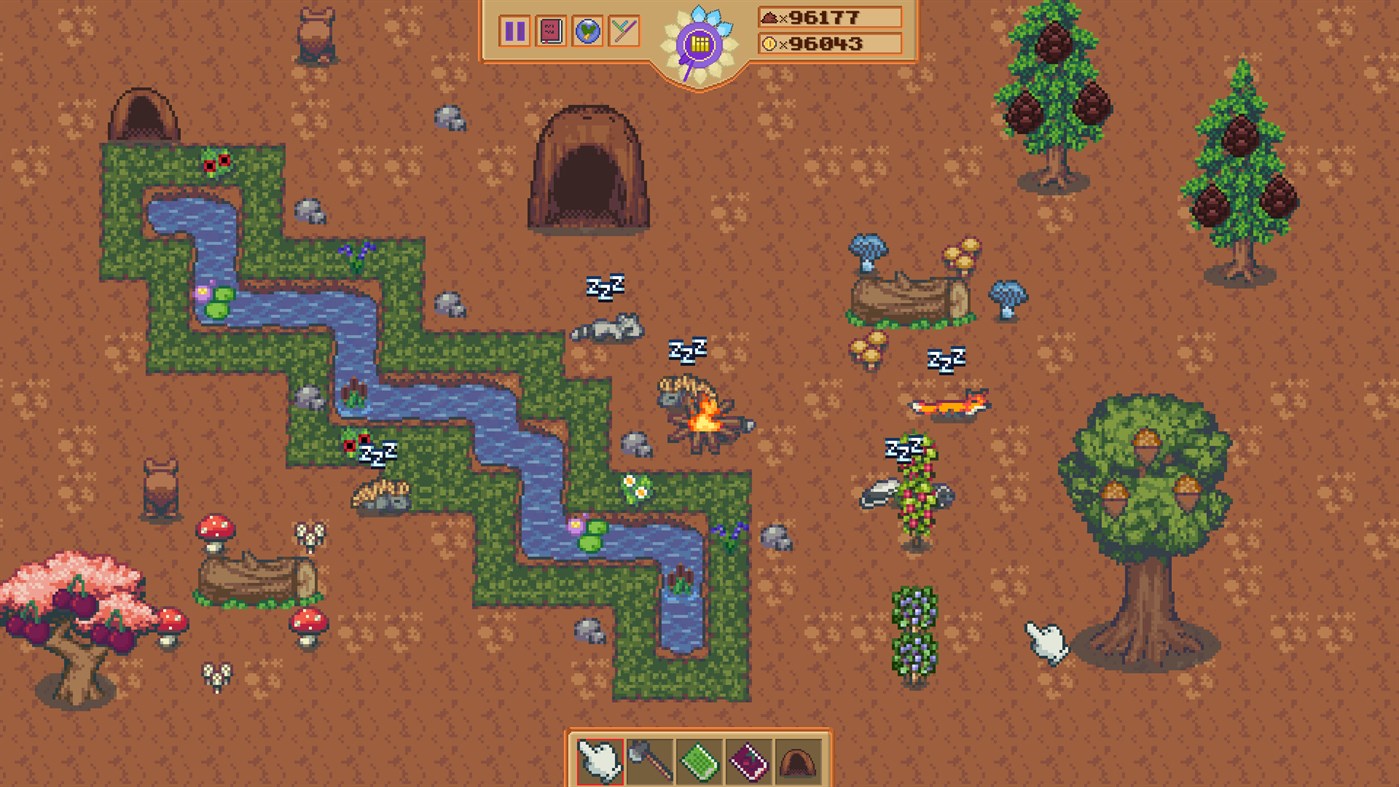Select the burrow placement tool
Viewport: 1399px width, 787px height.
tap(798, 761)
